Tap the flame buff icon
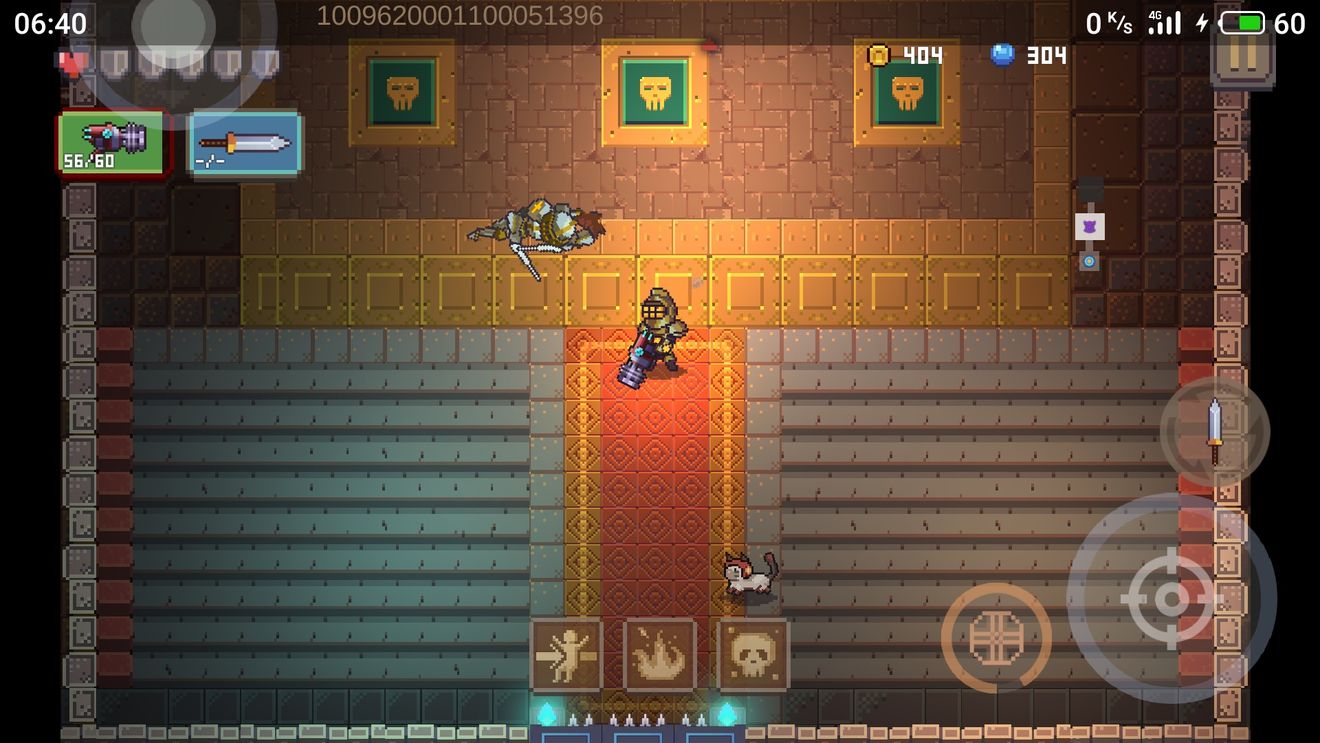The image size is (1320, 743). 660,655
